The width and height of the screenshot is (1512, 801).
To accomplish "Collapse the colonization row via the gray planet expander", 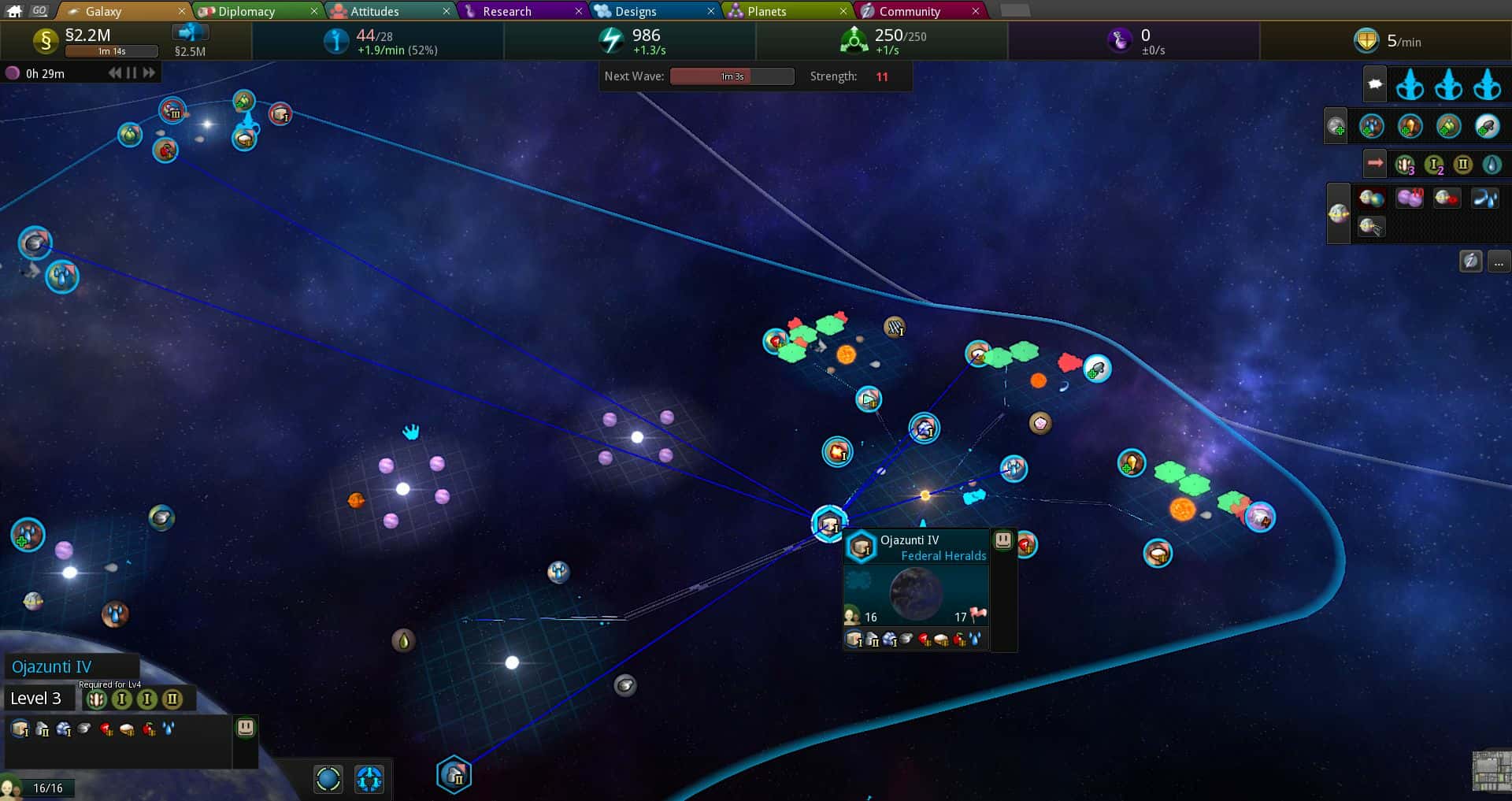I will [1336, 125].
